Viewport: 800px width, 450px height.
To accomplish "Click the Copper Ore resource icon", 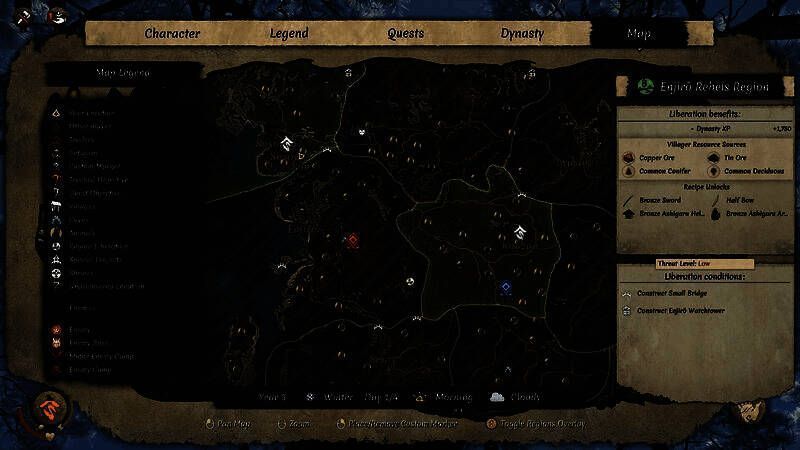I will (x=630, y=158).
